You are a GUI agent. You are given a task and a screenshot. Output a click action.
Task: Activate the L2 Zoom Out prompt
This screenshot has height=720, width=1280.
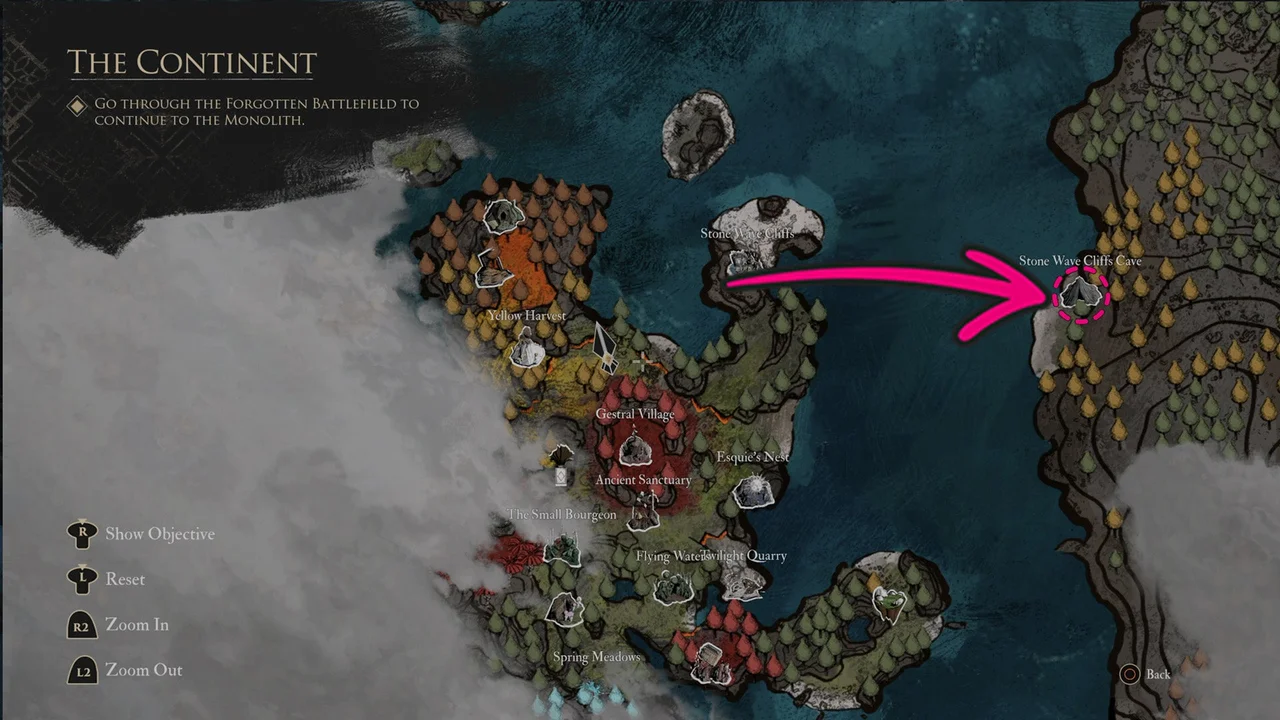[x=83, y=670]
